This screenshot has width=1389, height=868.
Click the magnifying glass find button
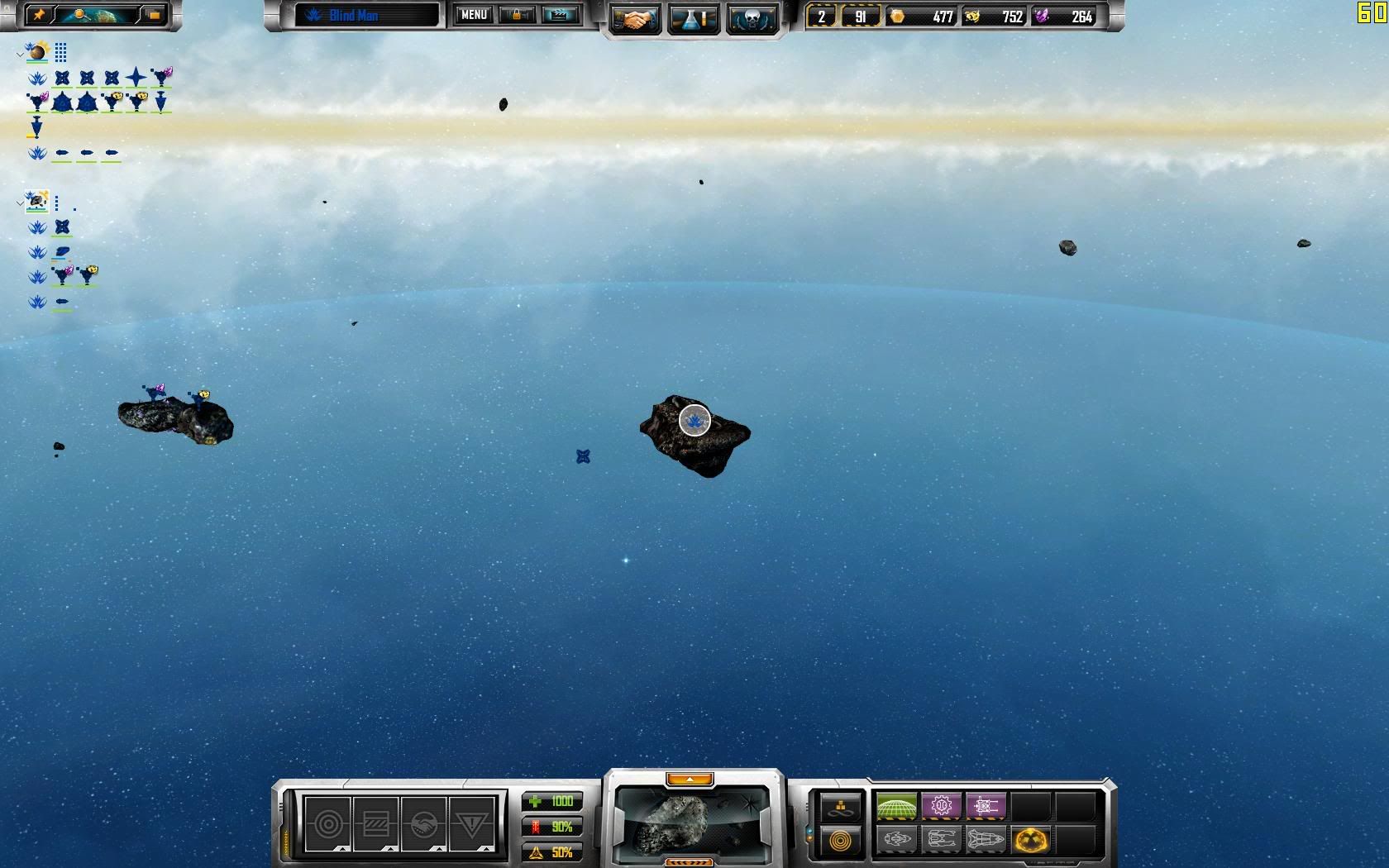pos(81,15)
